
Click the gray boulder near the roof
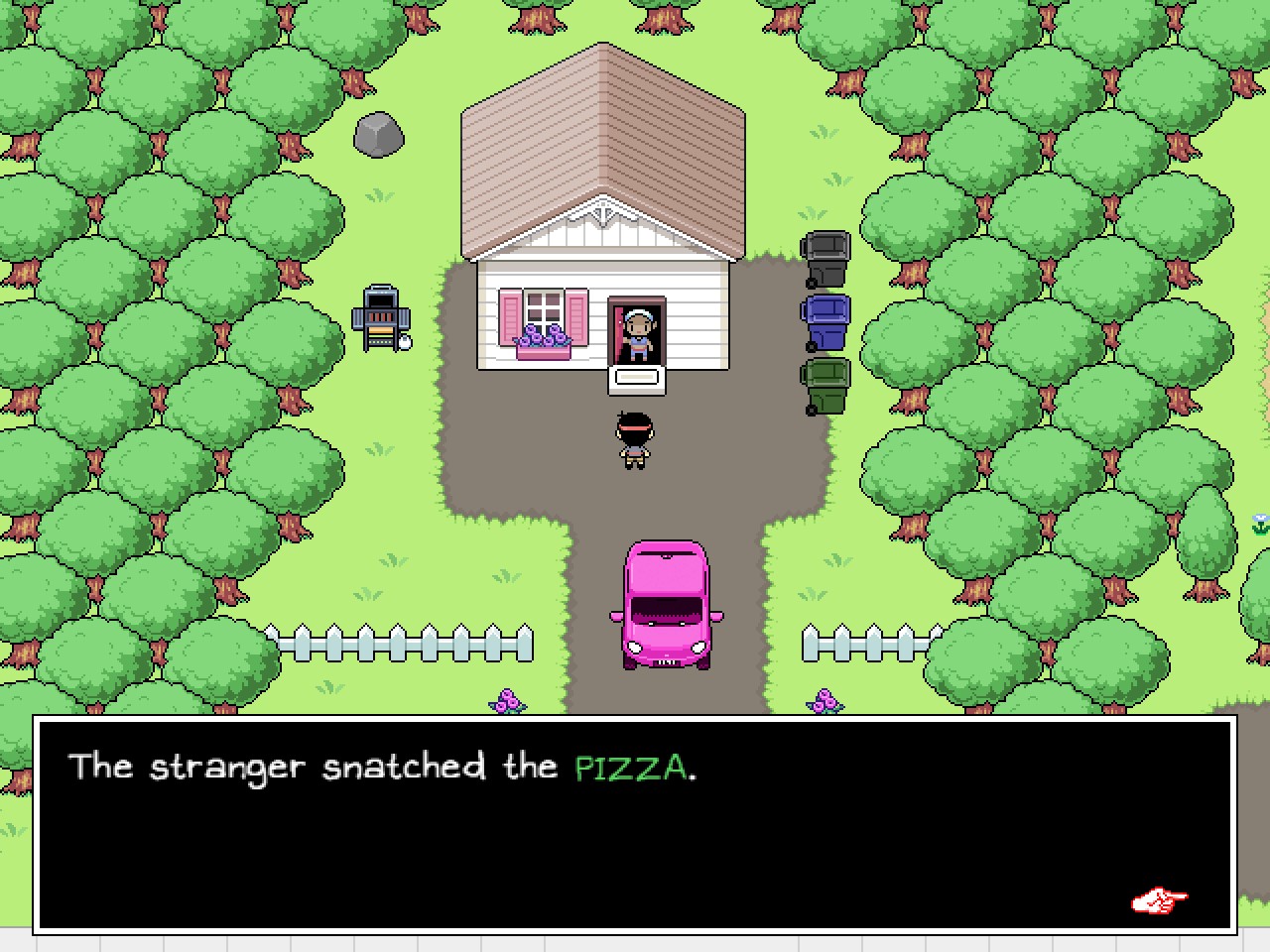tap(377, 134)
